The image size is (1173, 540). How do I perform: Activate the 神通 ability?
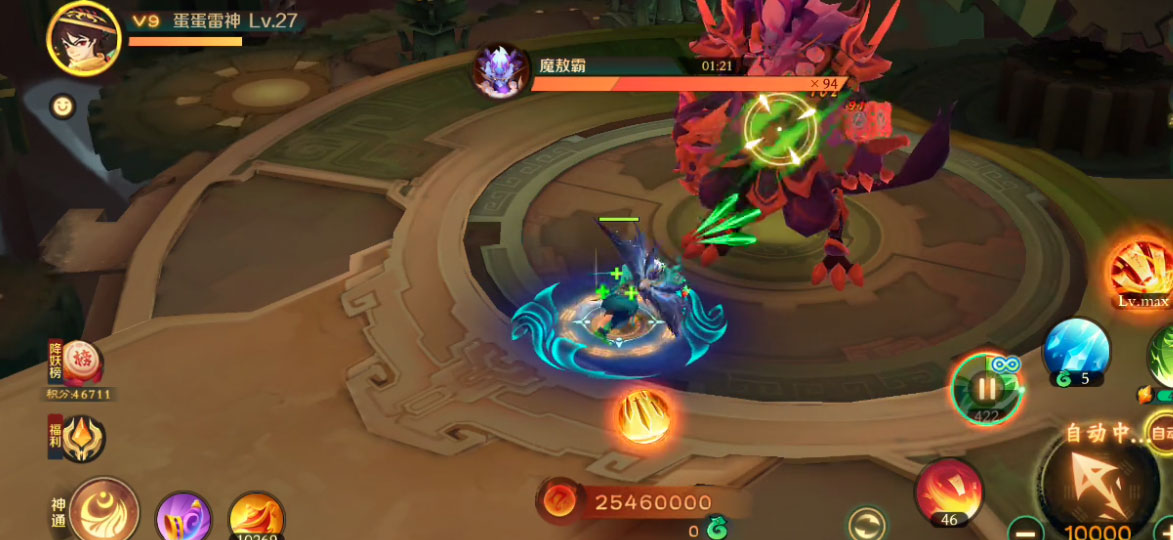(103, 510)
